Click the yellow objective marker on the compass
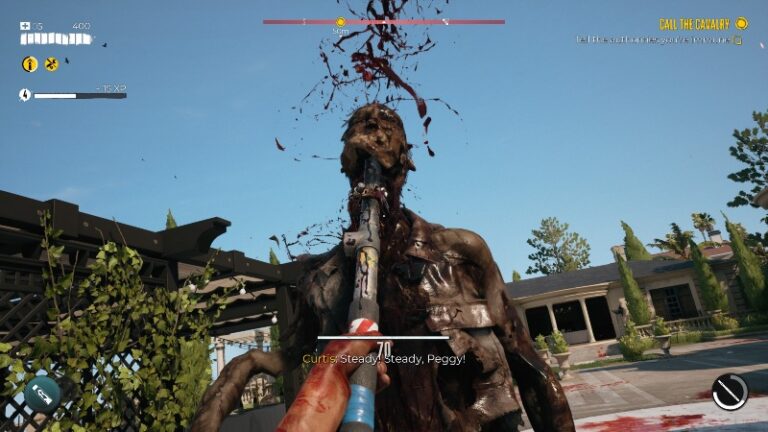This screenshot has height=432, width=768. pos(340,21)
